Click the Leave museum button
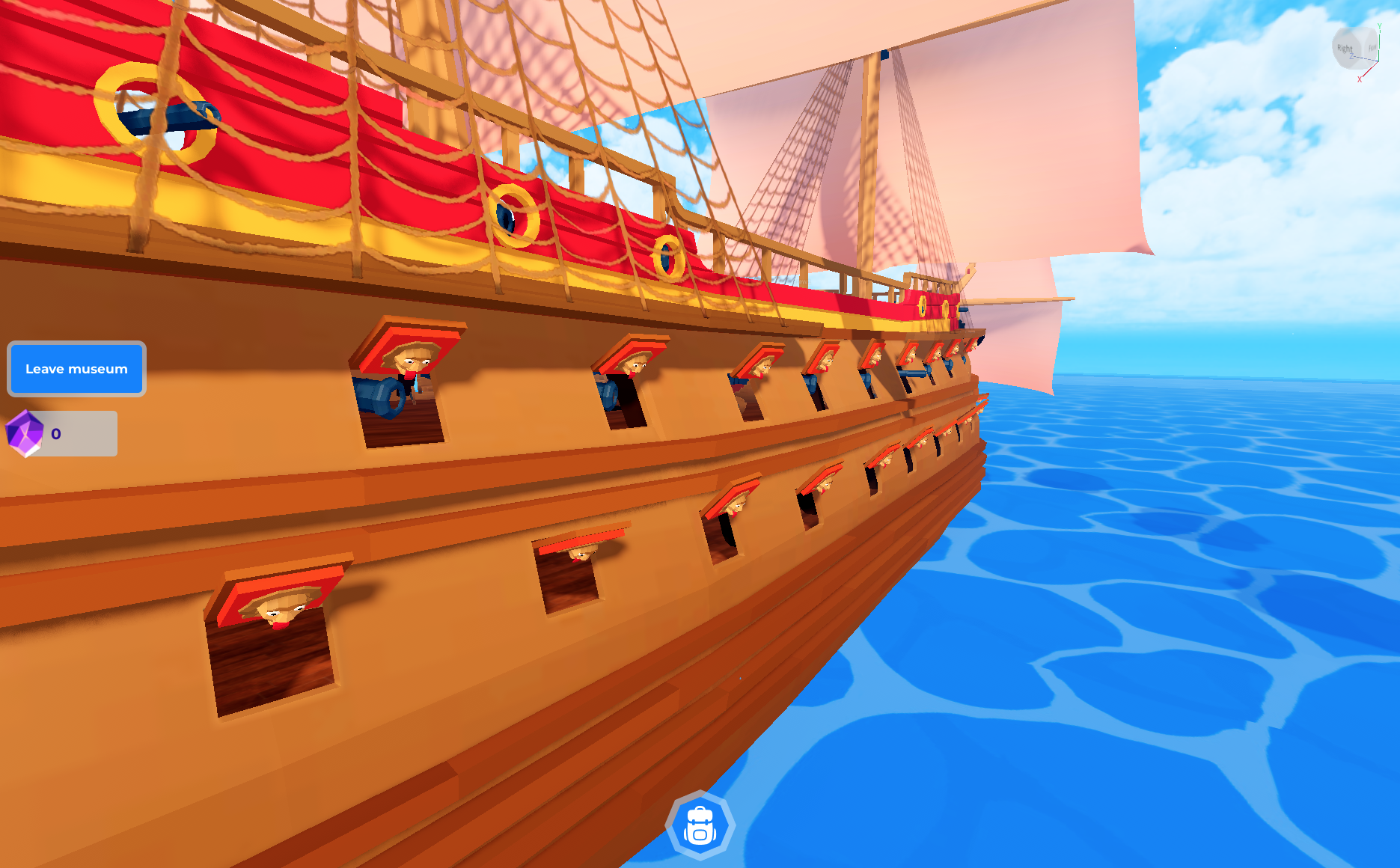Viewport: 1400px width, 868px height. coord(76,369)
